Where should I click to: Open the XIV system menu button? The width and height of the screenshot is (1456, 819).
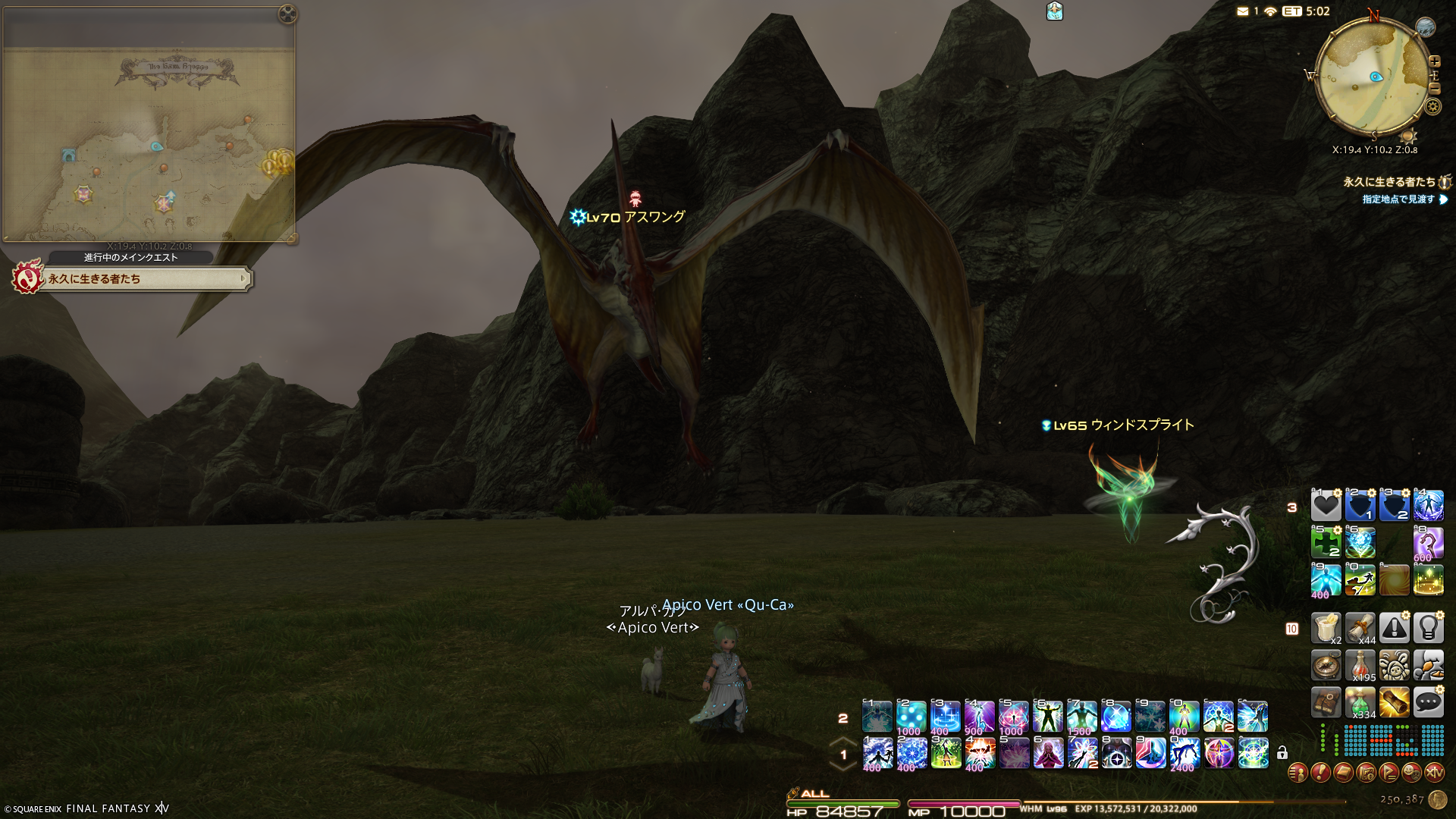coord(1434,773)
